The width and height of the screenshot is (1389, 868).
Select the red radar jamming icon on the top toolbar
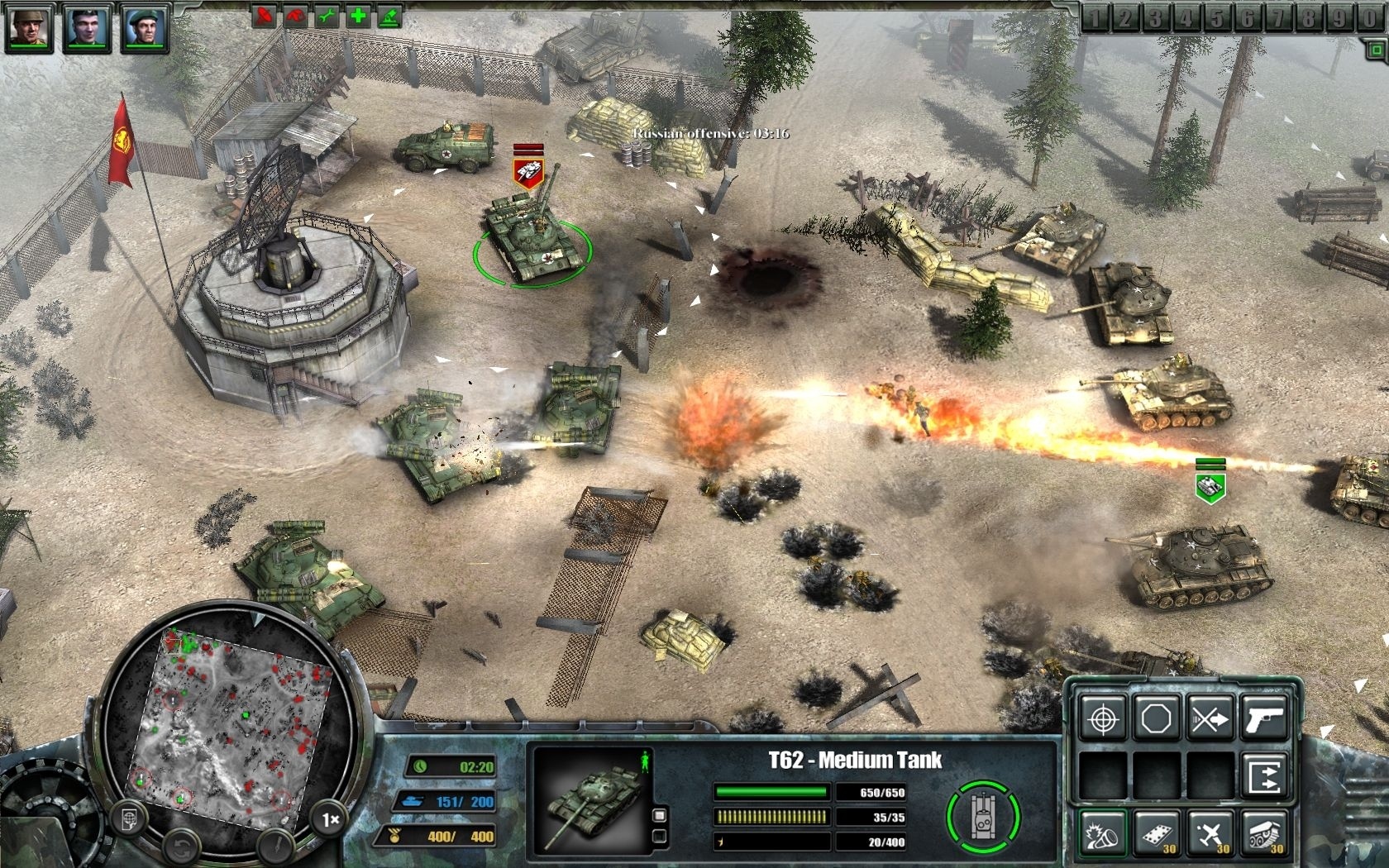click(x=266, y=17)
